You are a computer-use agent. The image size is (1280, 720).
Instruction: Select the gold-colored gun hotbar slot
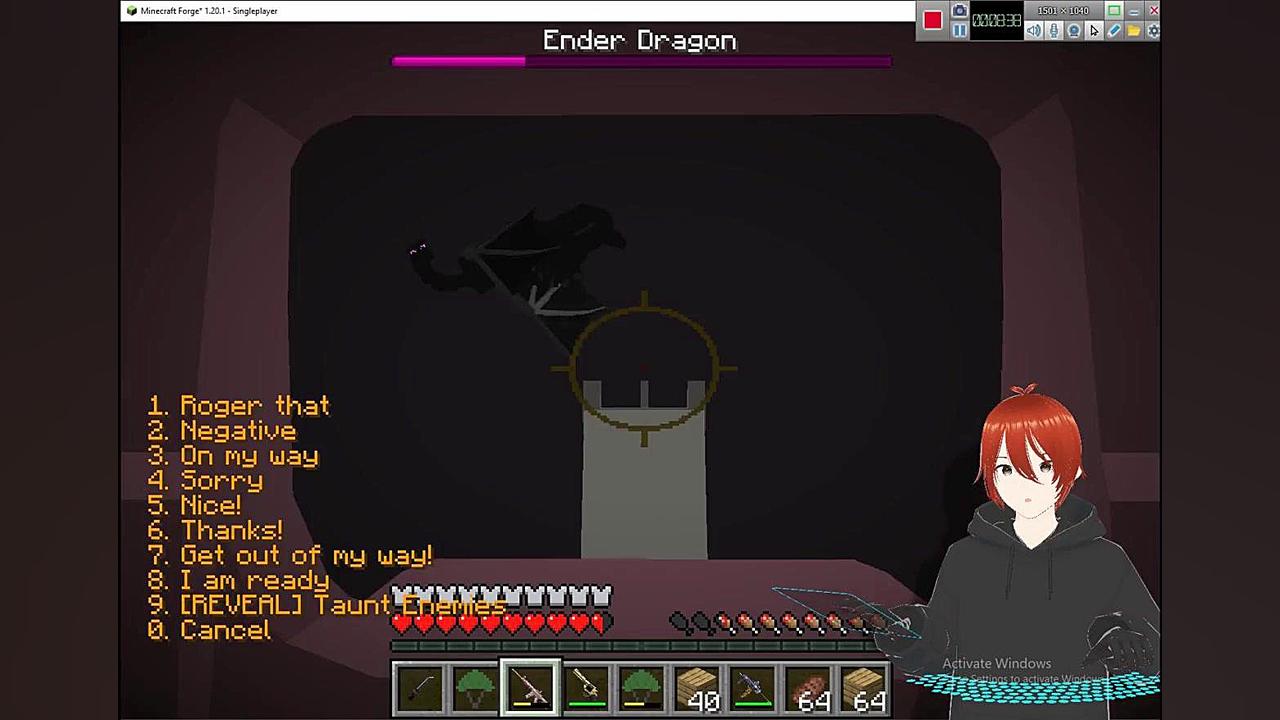coord(586,689)
